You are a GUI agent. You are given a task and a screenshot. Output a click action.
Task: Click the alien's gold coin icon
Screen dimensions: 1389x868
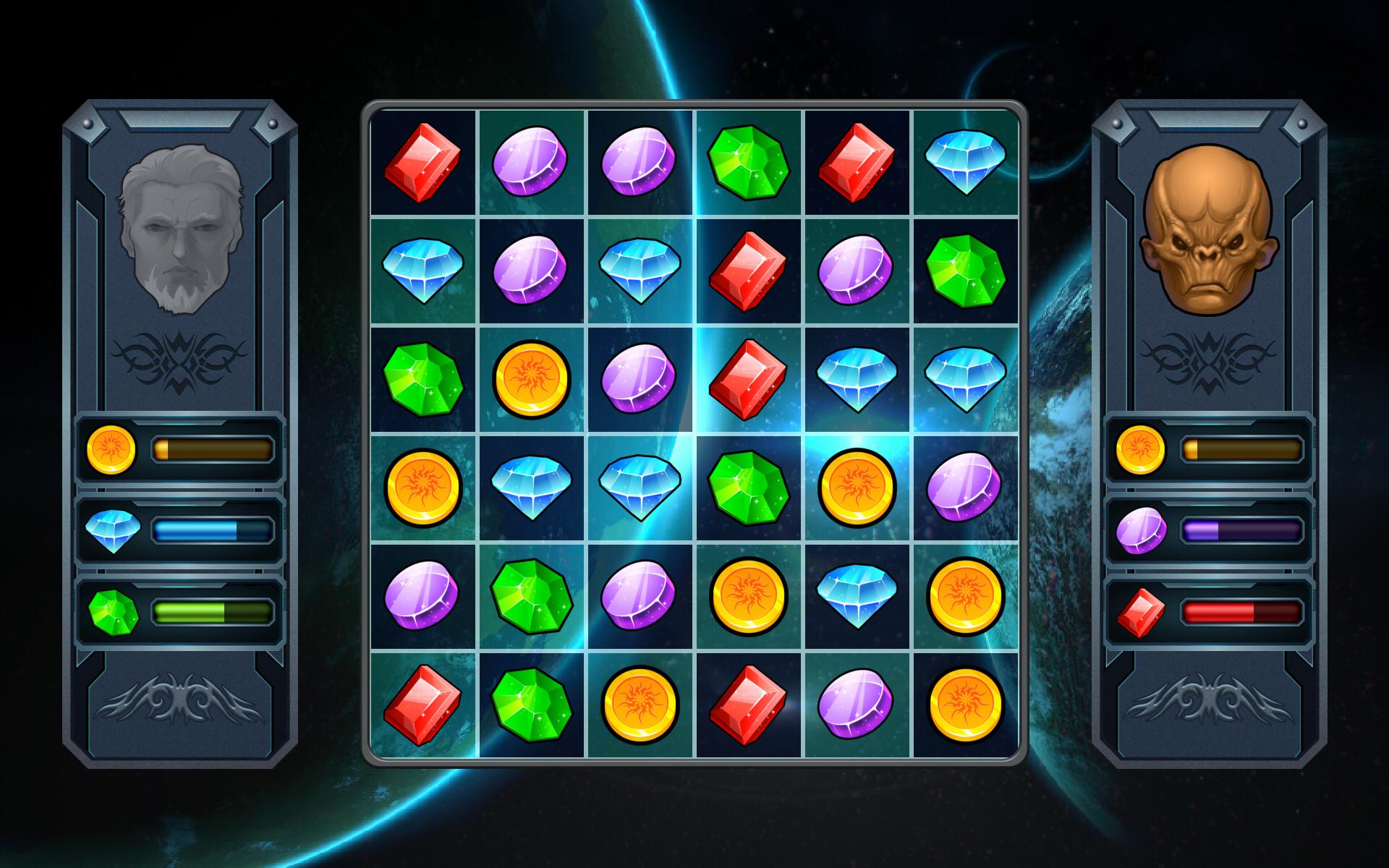coord(1141,449)
